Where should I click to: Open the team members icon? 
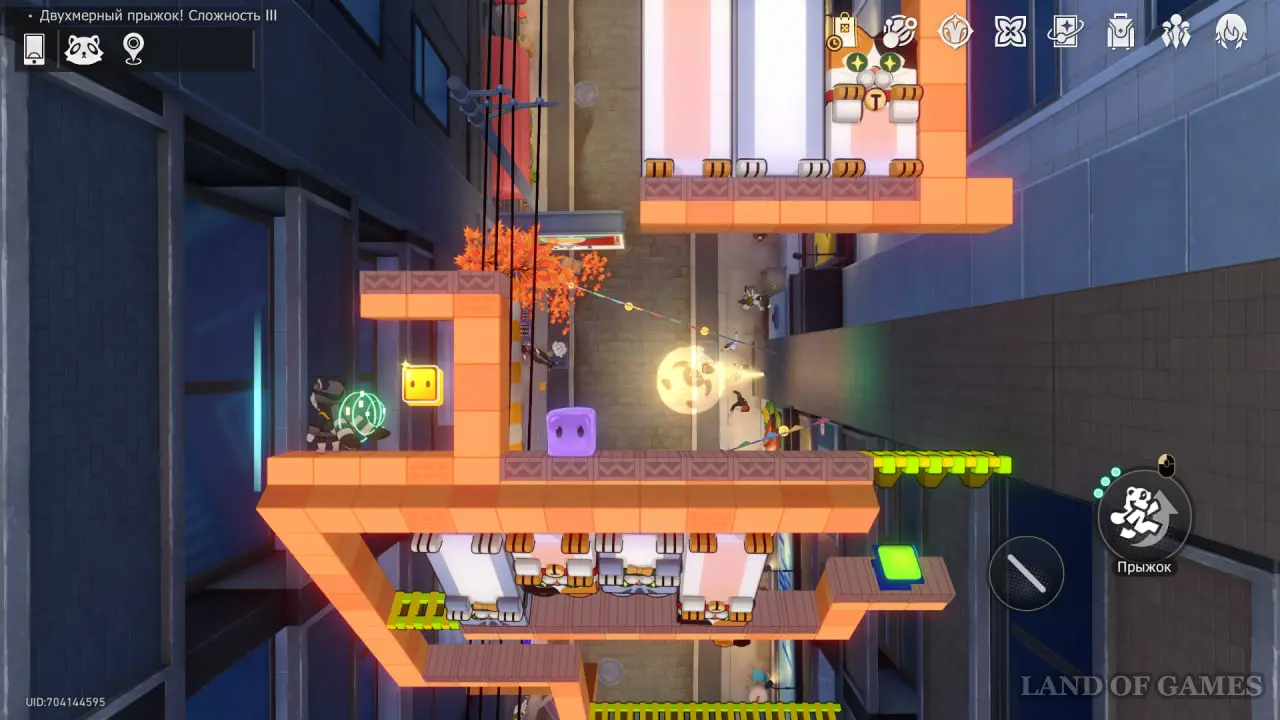click(x=1175, y=32)
